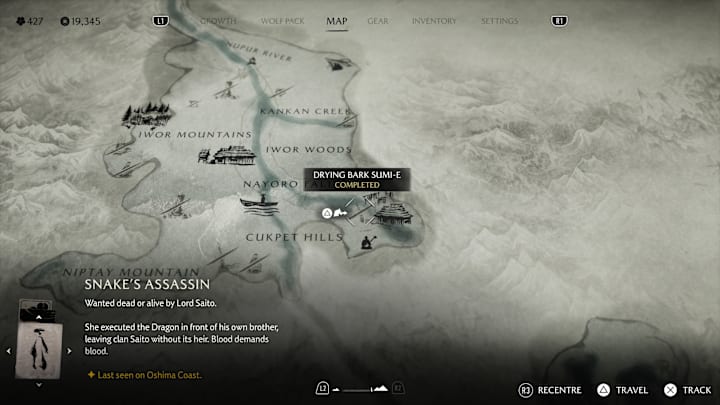Viewport: 720px width, 405px height.
Task: Open the Wolf Pack tab
Action: (x=281, y=21)
